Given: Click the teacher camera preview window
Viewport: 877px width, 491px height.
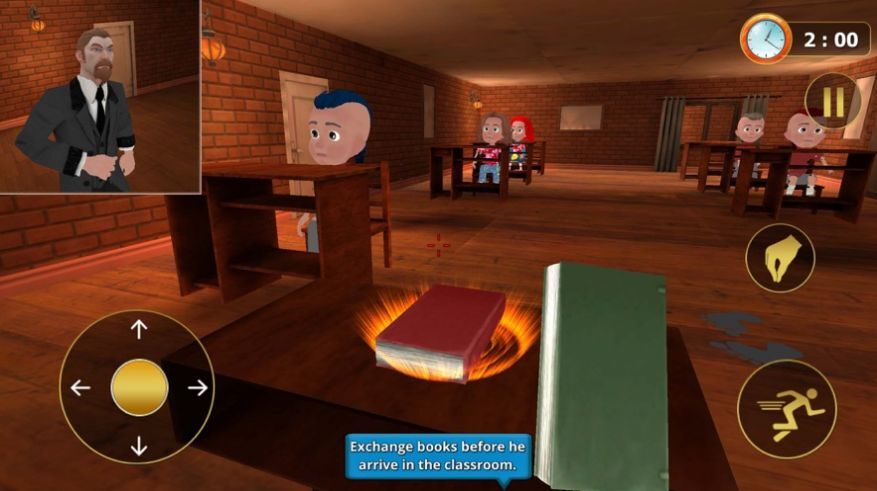Looking at the screenshot, I should [x=99, y=96].
